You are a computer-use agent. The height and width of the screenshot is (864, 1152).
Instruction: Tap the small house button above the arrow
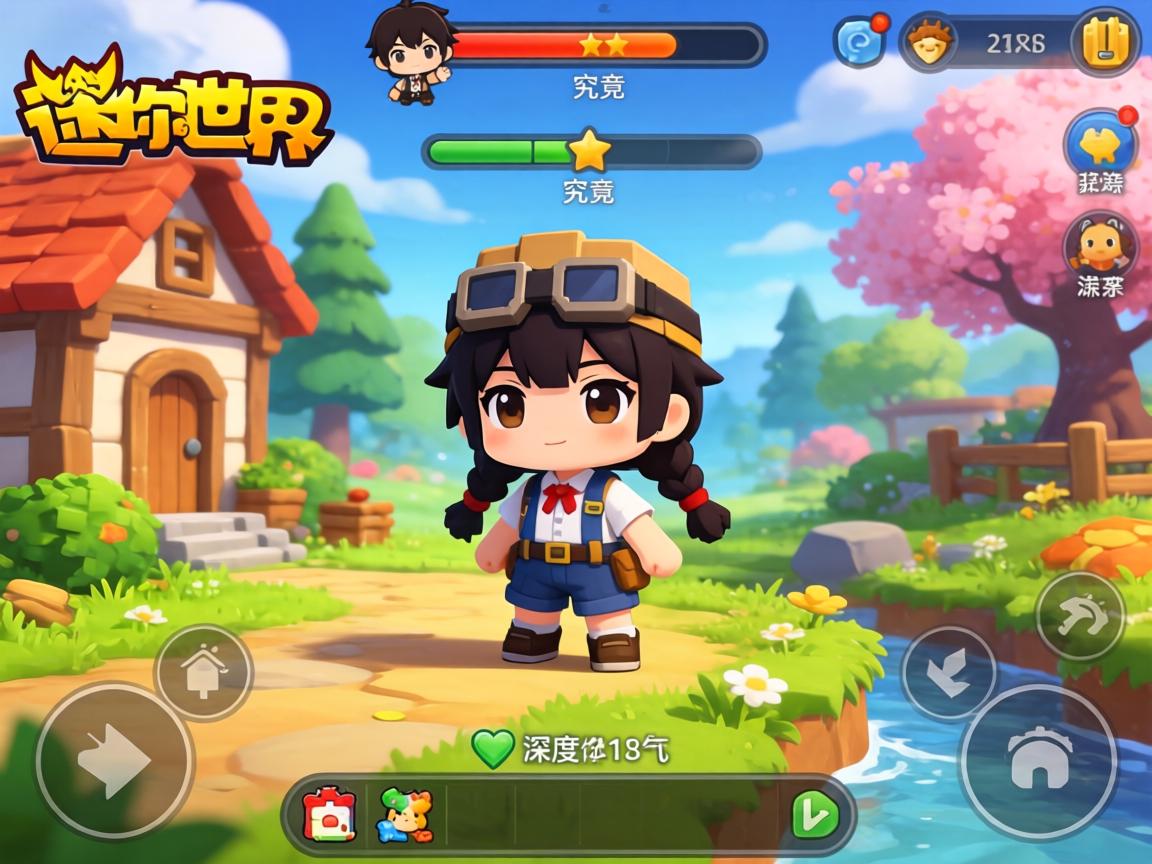[203, 673]
